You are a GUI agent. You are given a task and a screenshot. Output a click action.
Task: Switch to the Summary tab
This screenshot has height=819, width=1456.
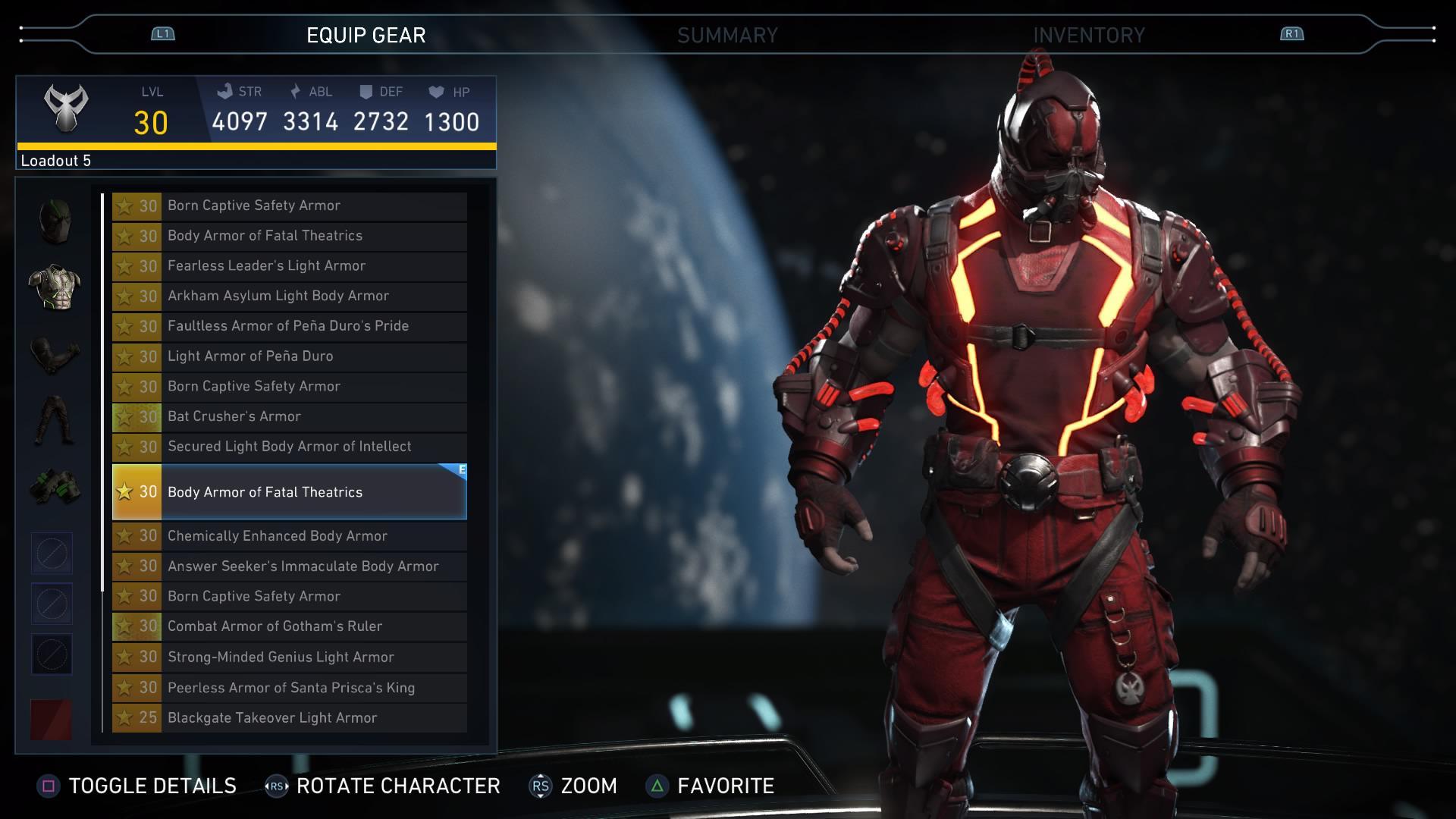pyautogui.click(x=728, y=34)
